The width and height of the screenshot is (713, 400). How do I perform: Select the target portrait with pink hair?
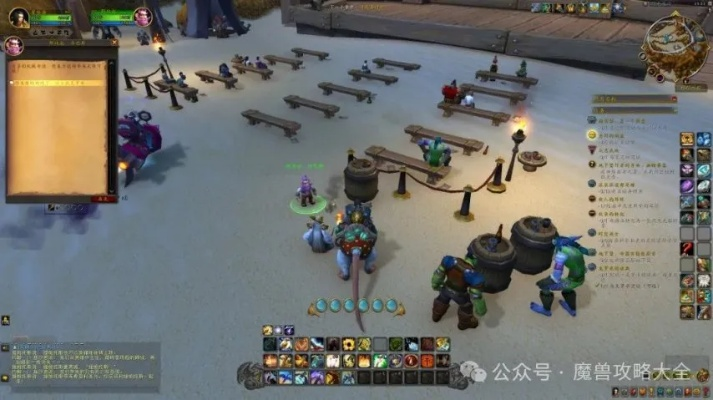click(142, 17)
